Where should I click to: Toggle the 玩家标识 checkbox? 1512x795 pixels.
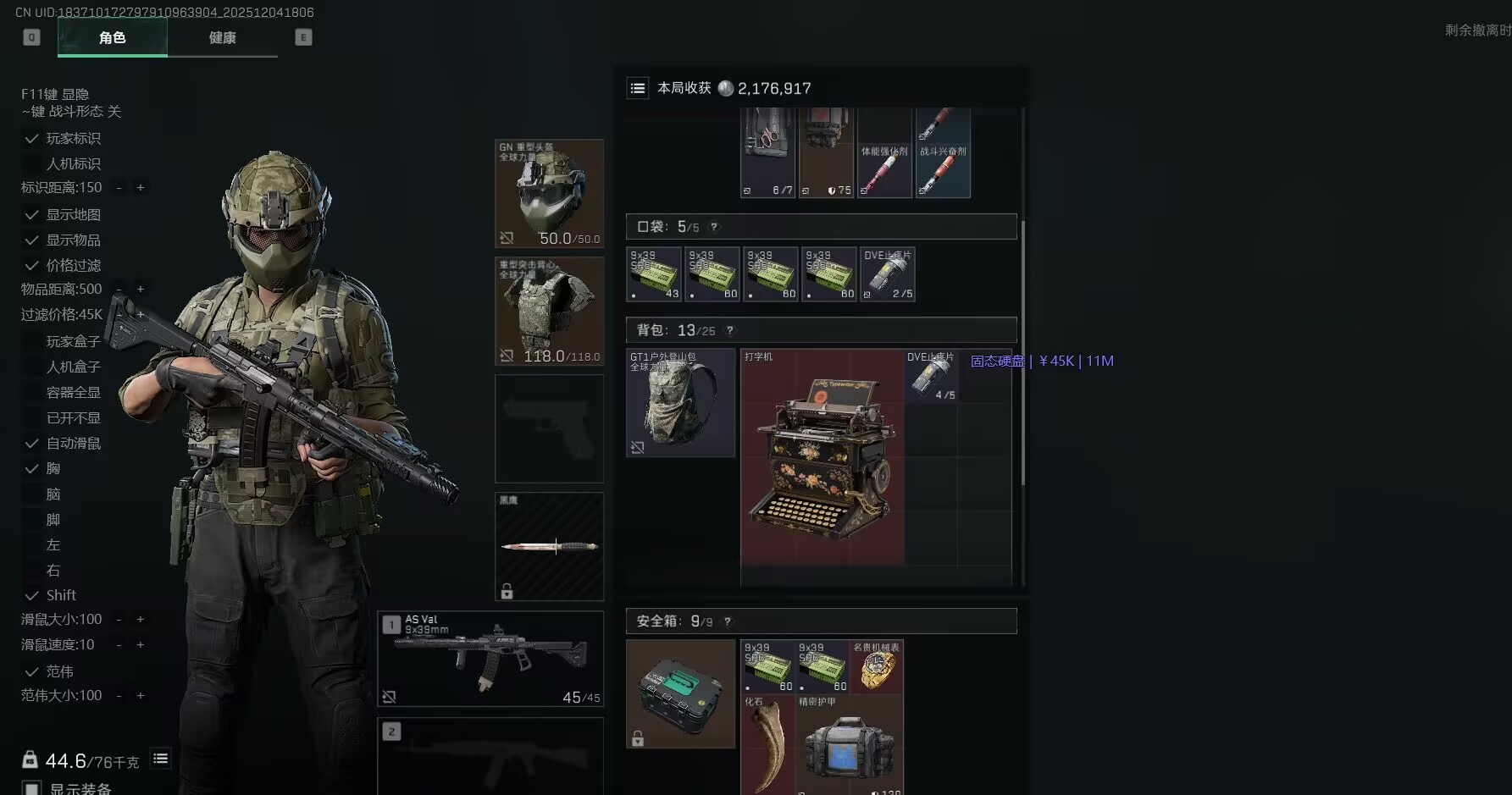[32, 138]
